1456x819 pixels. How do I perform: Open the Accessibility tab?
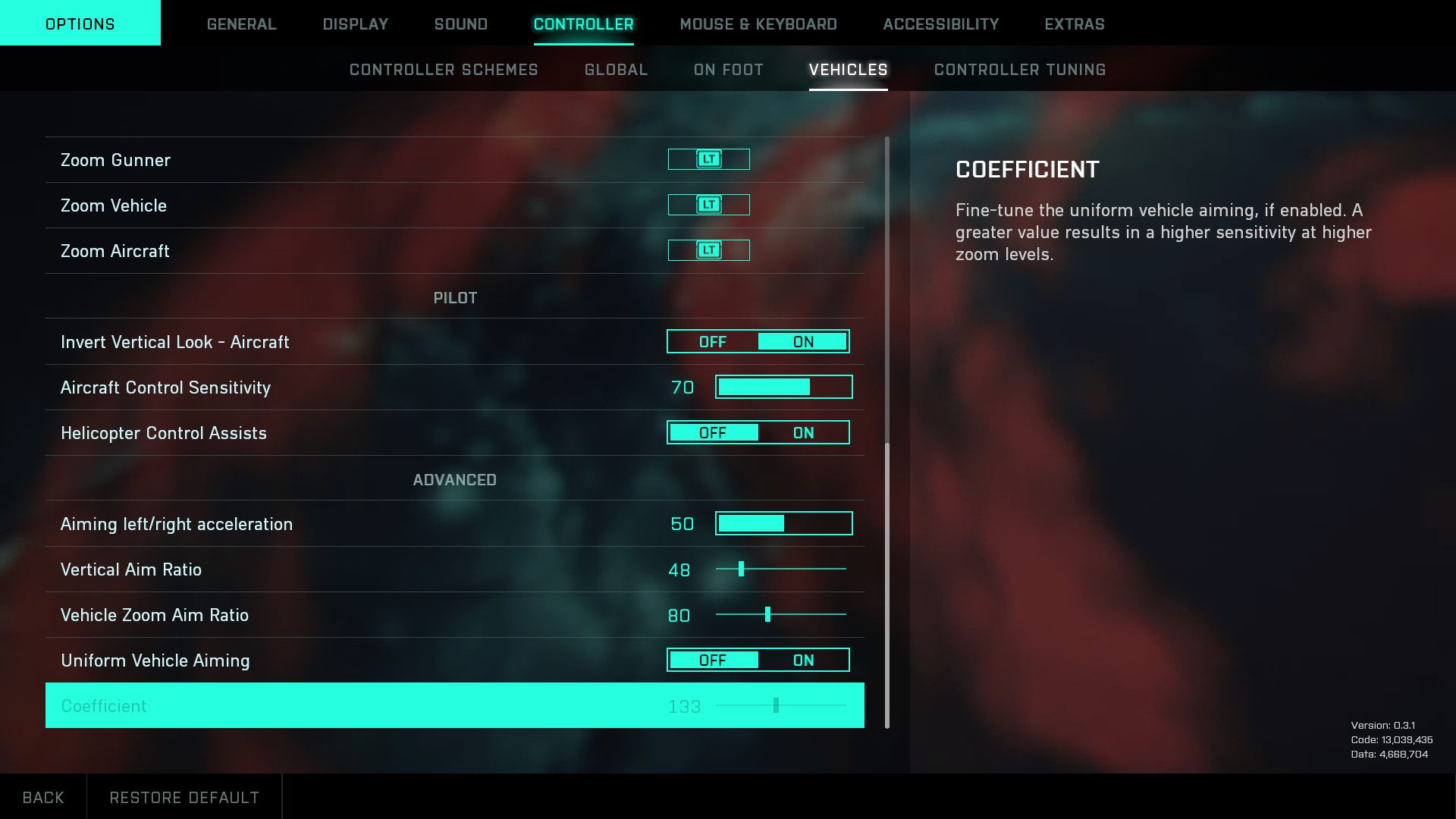[940, 24]
